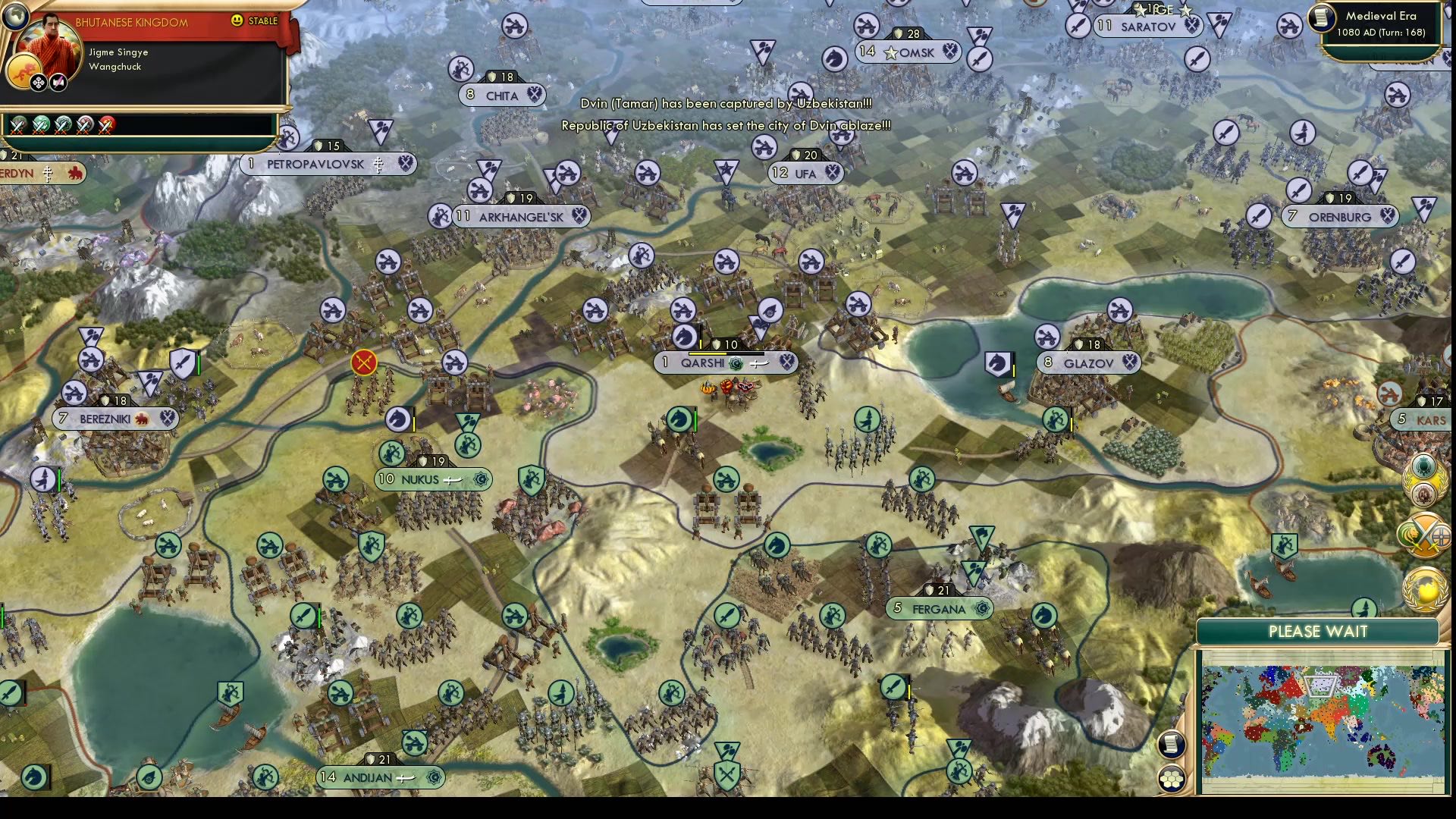This screenshot has height=819, width=1456.
Task: Click the yellow Bhutan flag emblem
Action: 25,70
